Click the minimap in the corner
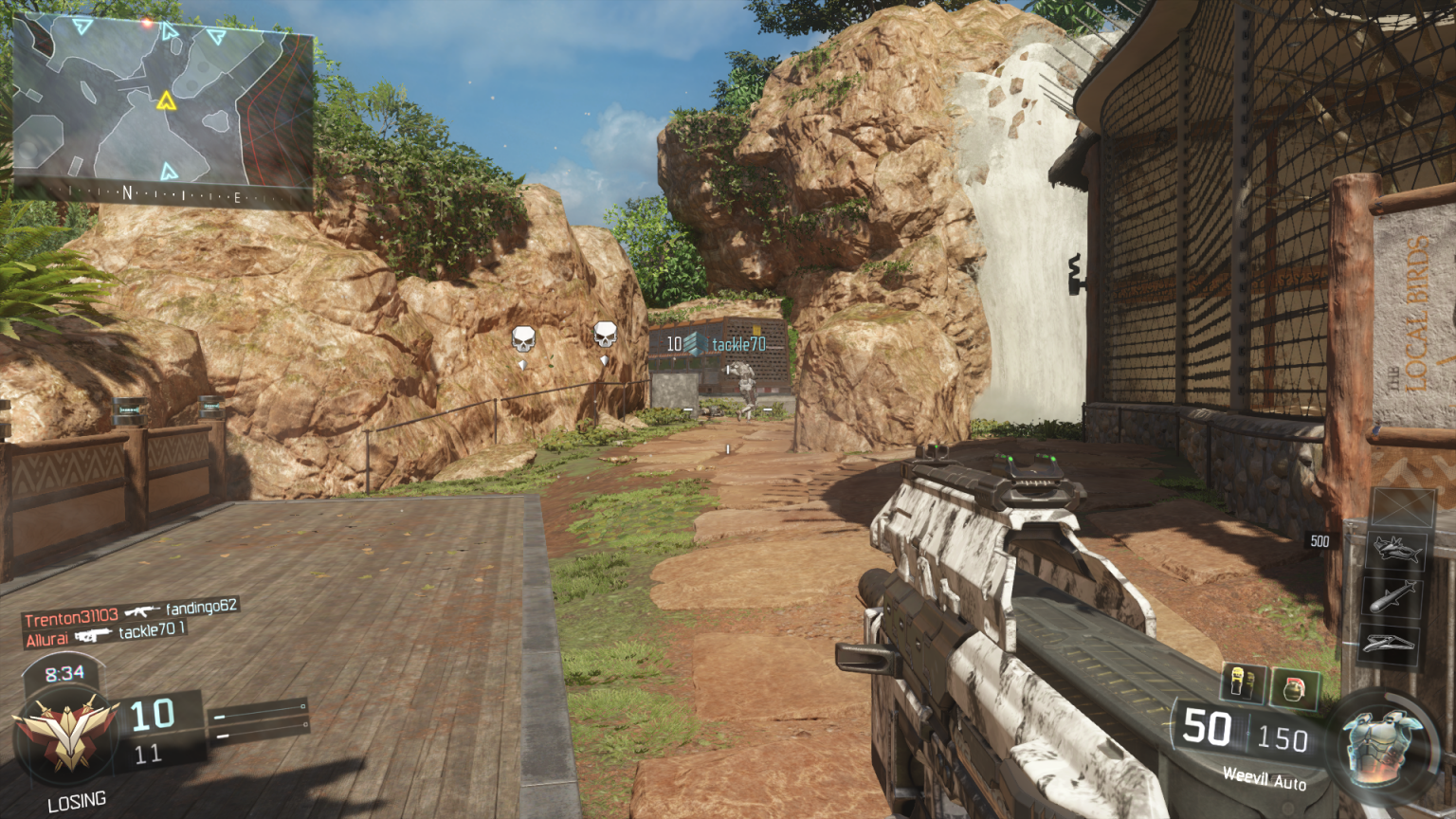Viewport: 1456px width, 819px height. tap(162, 109)
